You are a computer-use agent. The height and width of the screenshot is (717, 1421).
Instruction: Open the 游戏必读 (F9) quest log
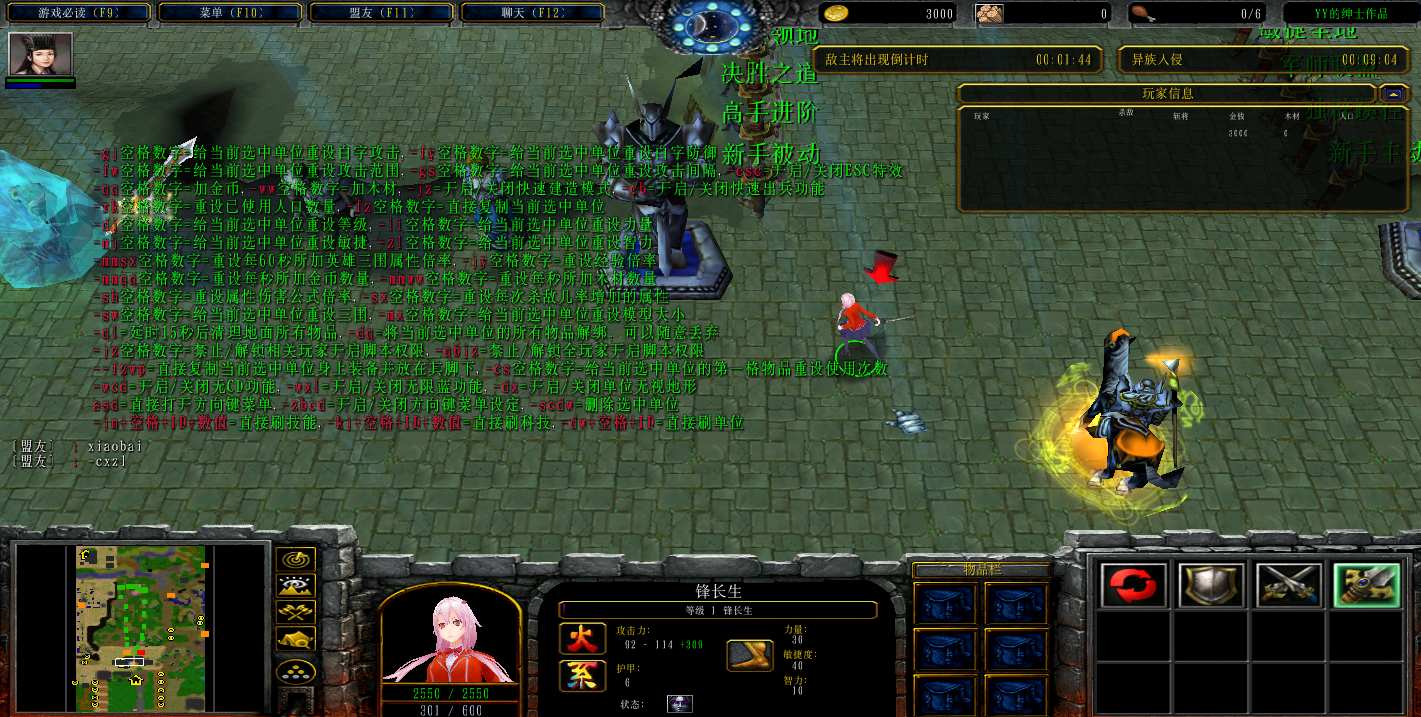click(79, 13)
